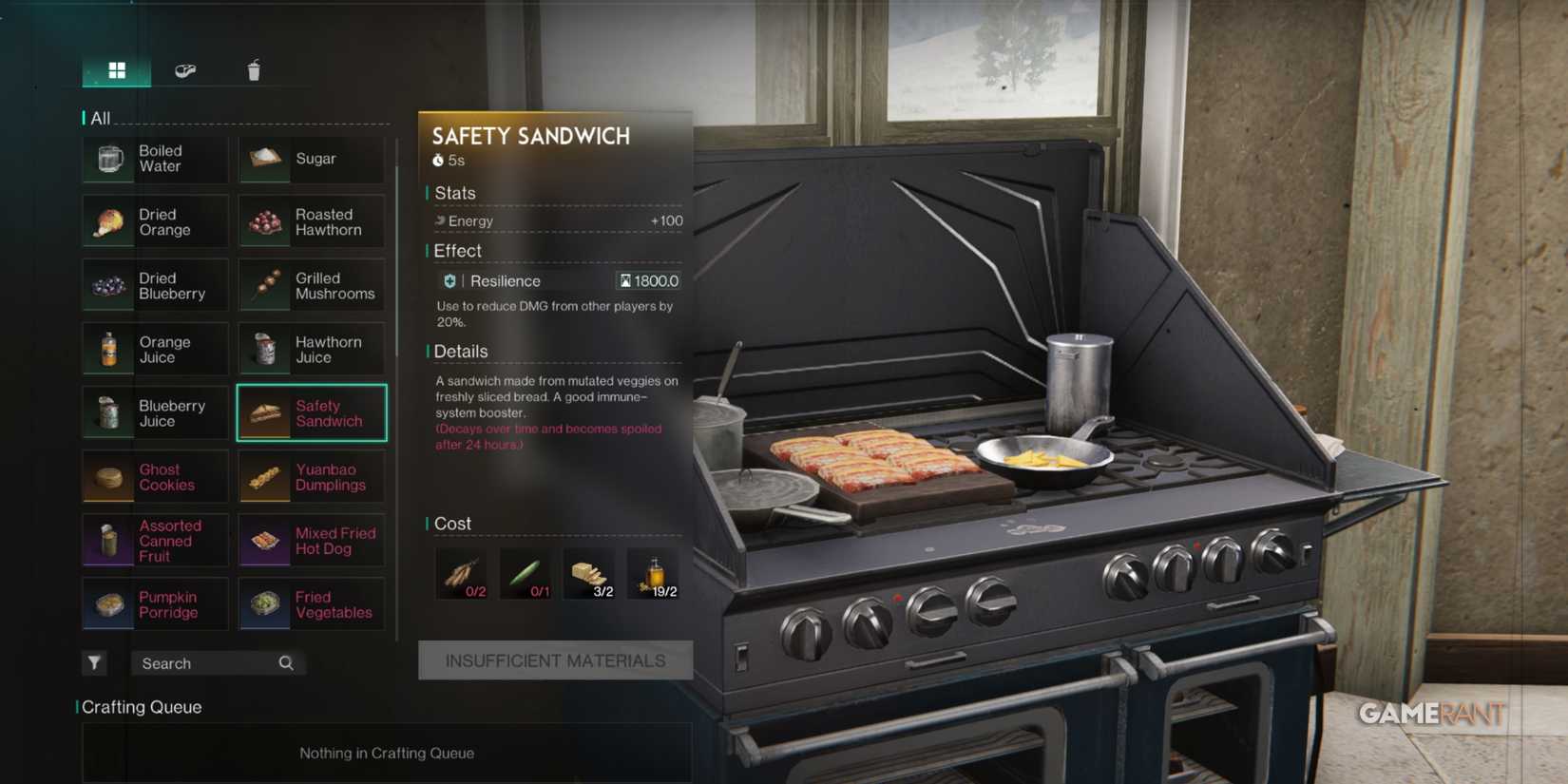The height and width of the screenshot is (784, 1568).
Task: Open the Ghost Cookies recipe
Action: 155,477
